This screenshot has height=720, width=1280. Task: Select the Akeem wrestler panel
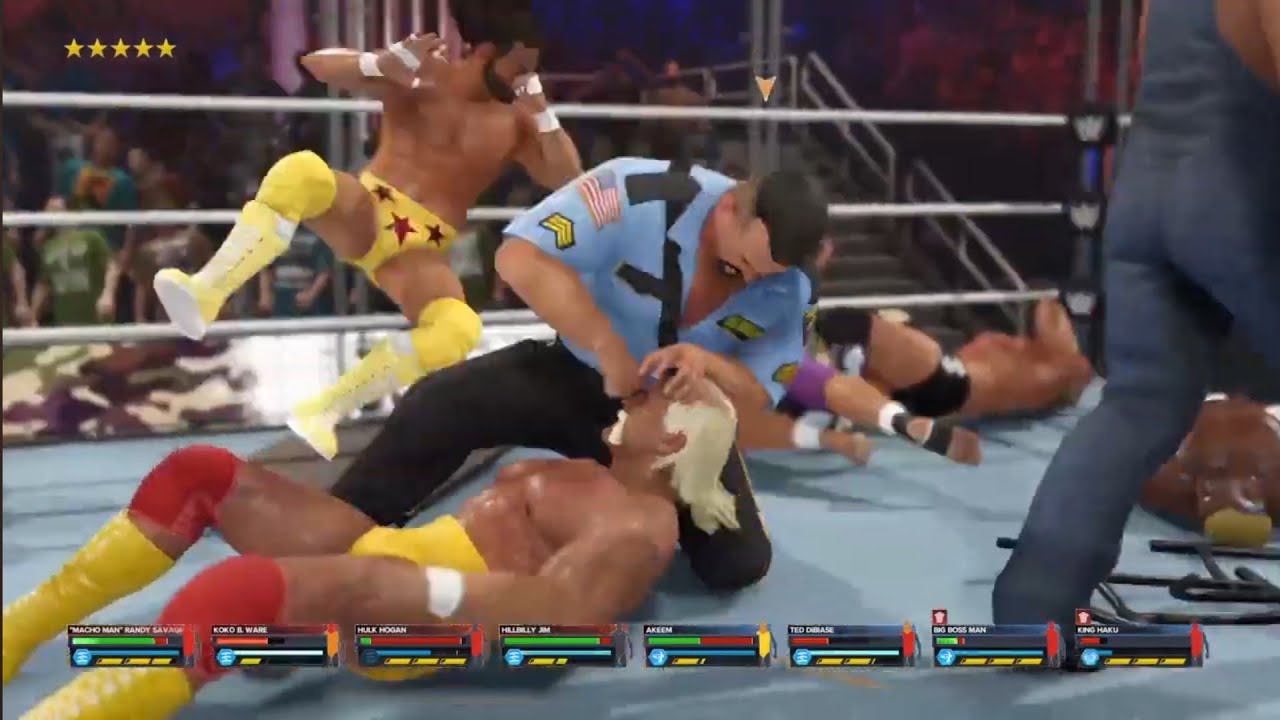coord(707,646)
